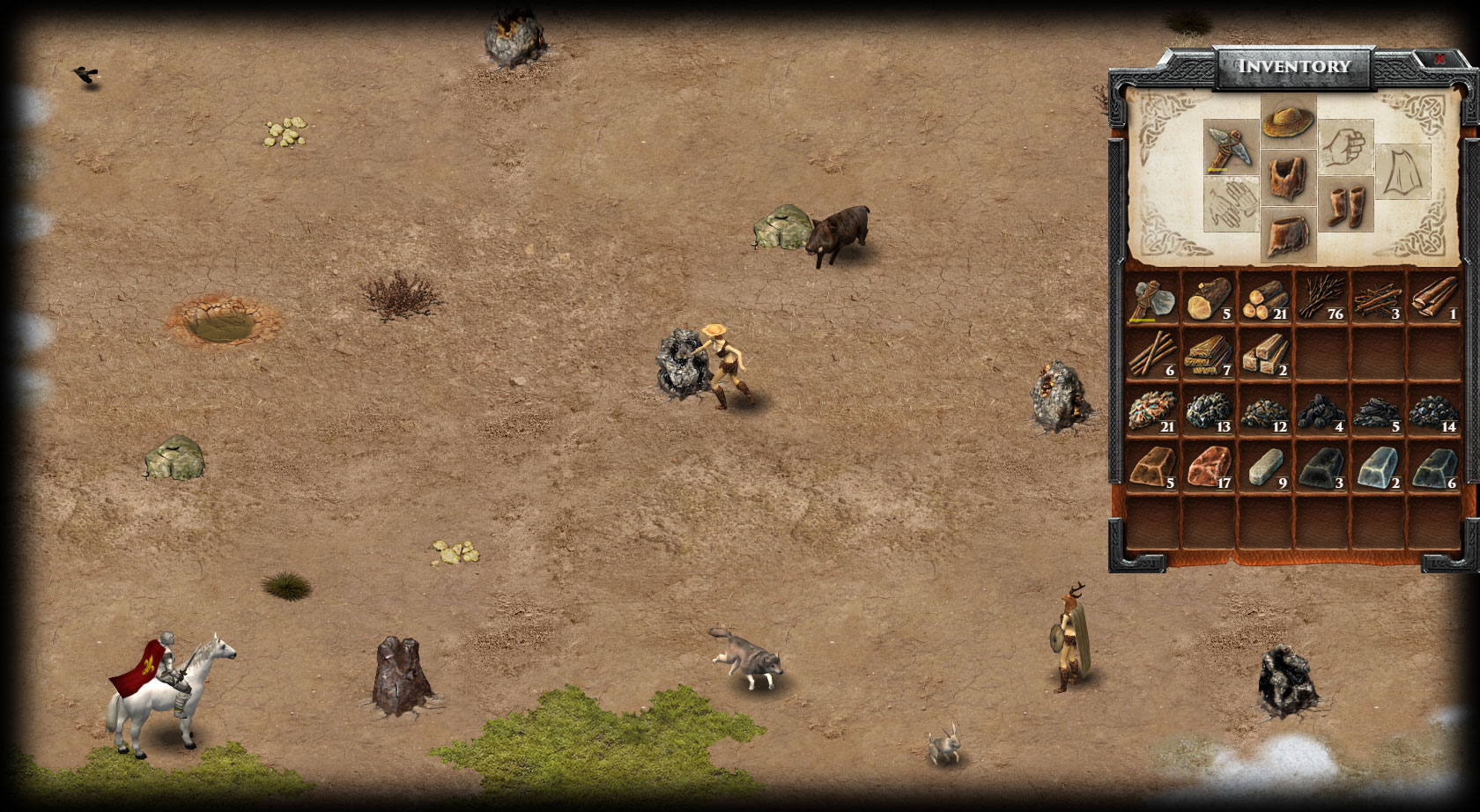Image resolution: width=1480 pixels, height=812 pixels.
Task: Choose the pale ingot stack of 9
Action: 1266,468
